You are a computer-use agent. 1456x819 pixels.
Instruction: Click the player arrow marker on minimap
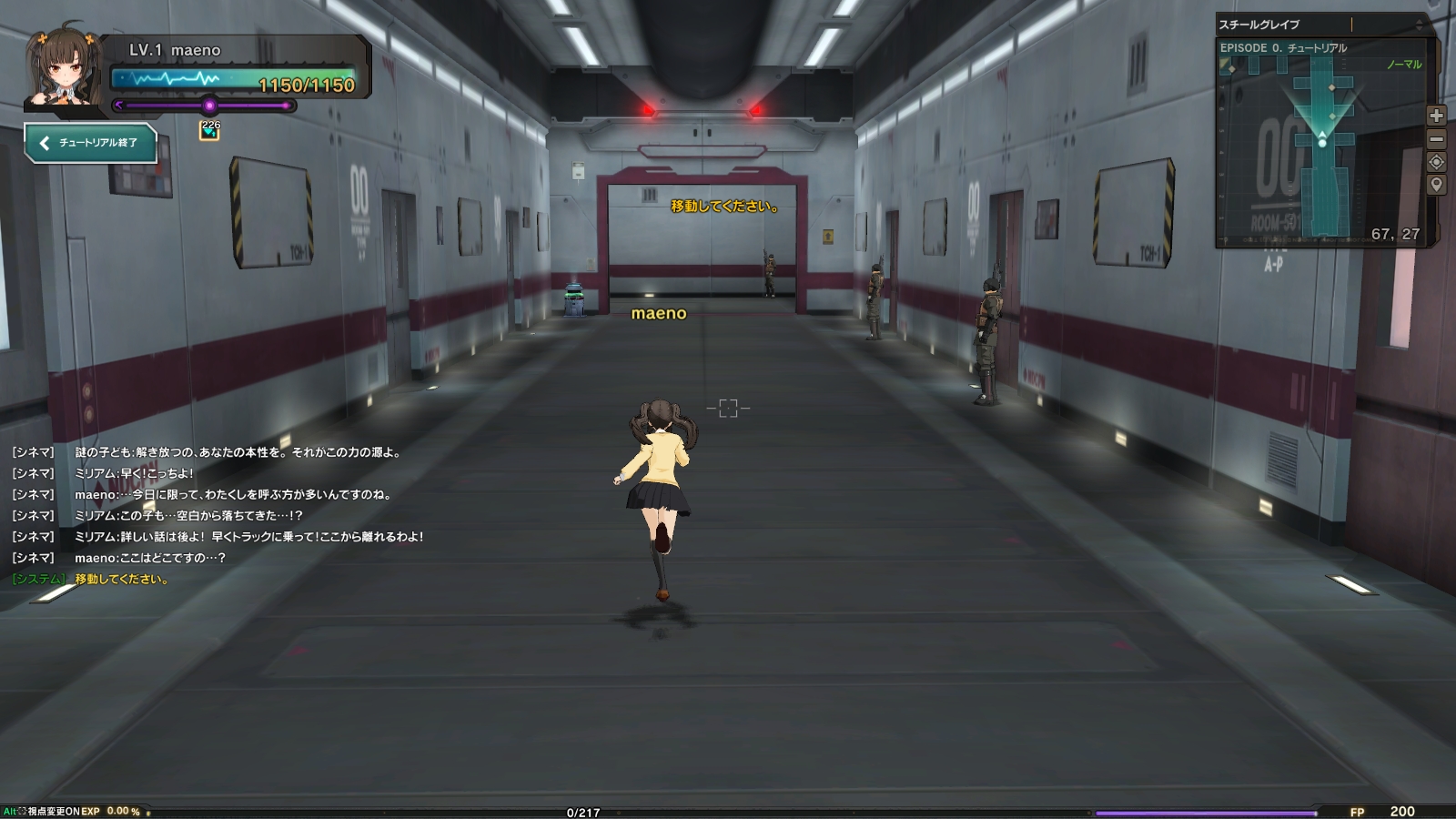coord(1322,136)
